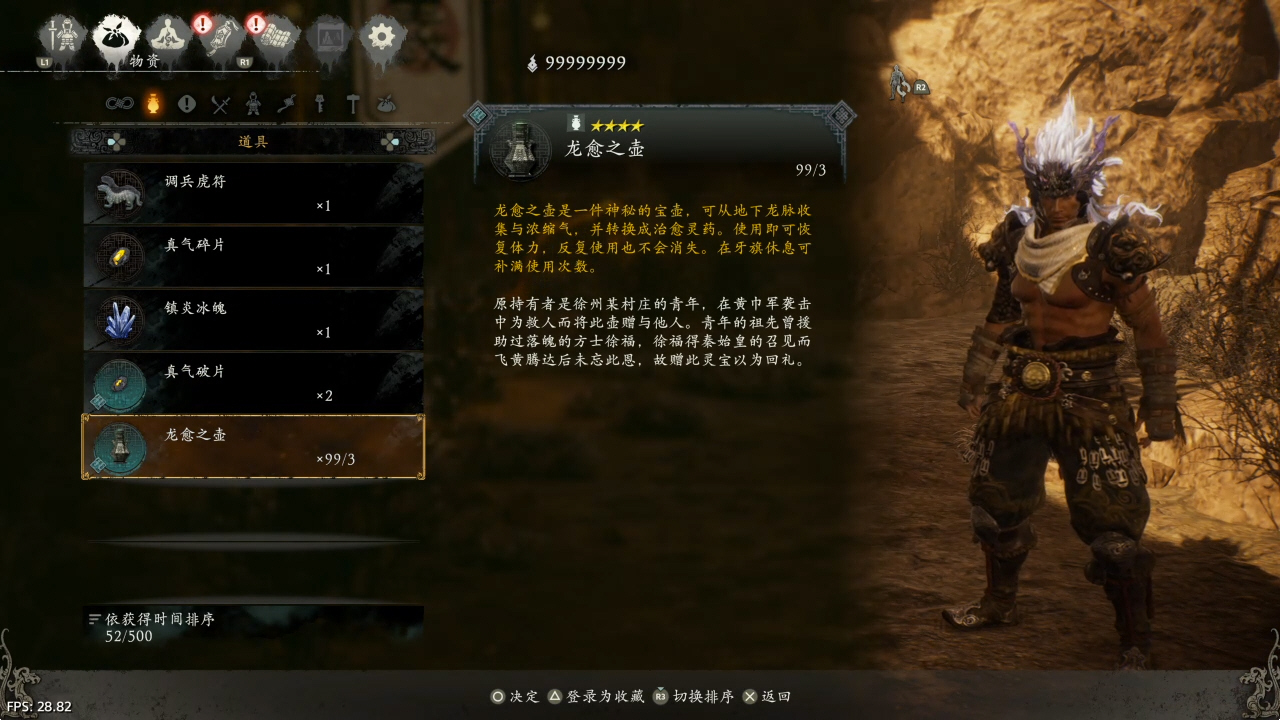Select the orange vase item filter

tap(153, 103)
